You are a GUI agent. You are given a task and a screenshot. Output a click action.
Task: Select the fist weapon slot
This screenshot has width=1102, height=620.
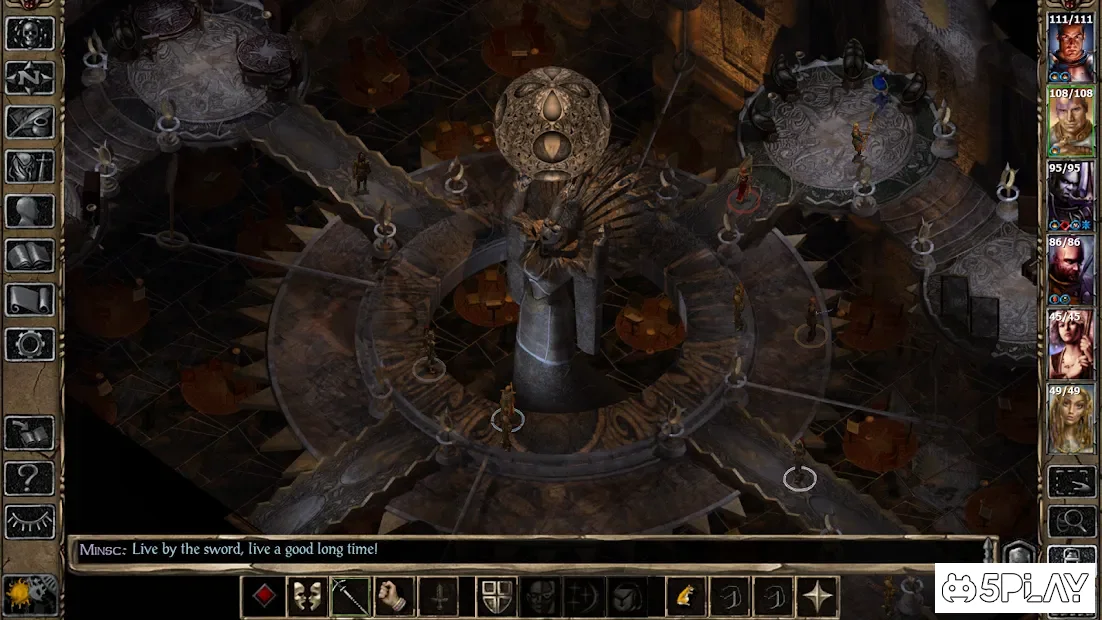tap(394, 597)
